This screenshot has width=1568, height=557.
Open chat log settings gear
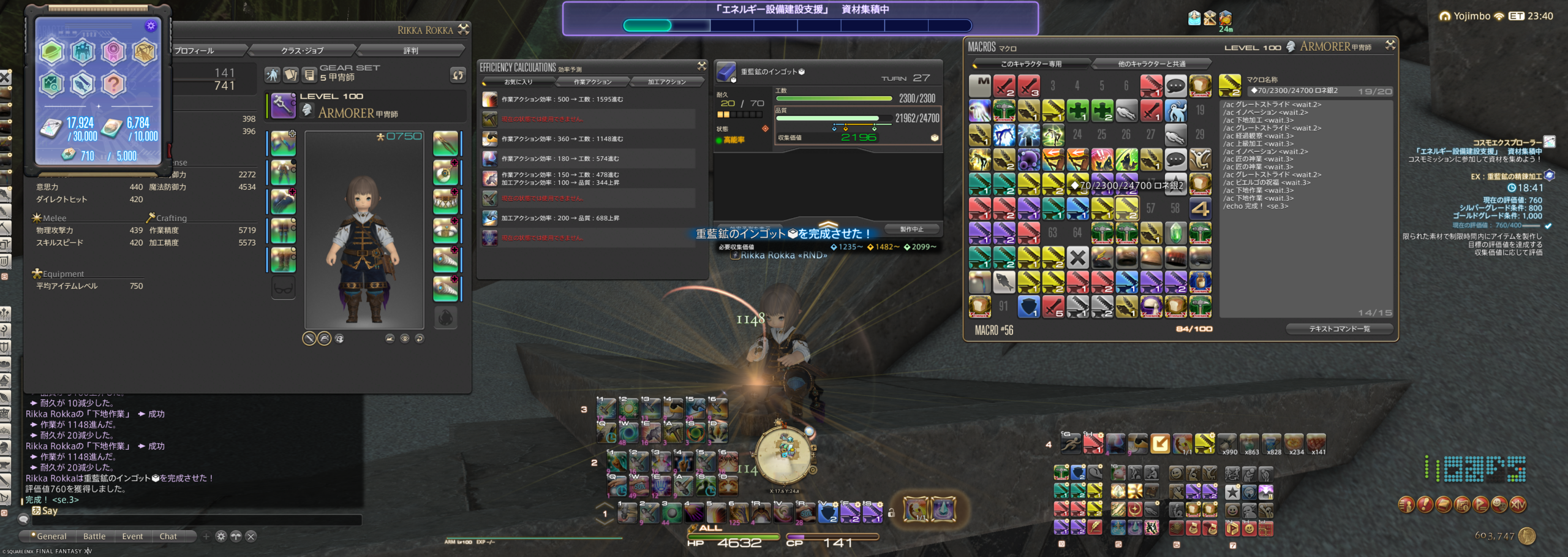click(x=221, y=536)
